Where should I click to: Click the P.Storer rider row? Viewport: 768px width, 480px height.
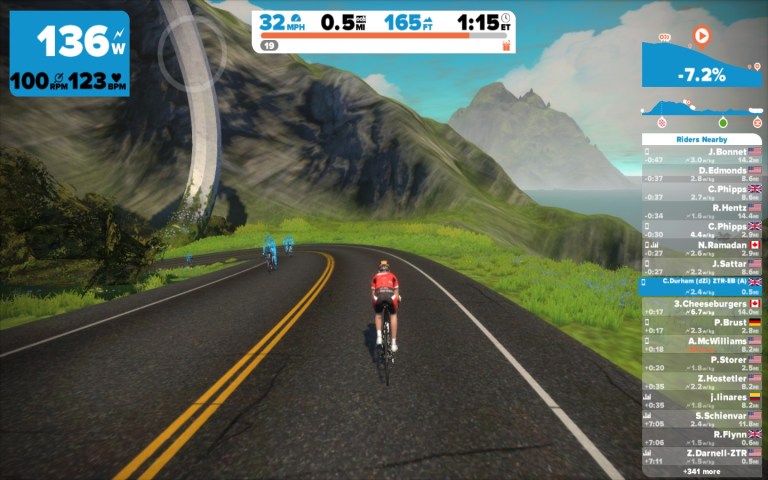pos(702,363)
